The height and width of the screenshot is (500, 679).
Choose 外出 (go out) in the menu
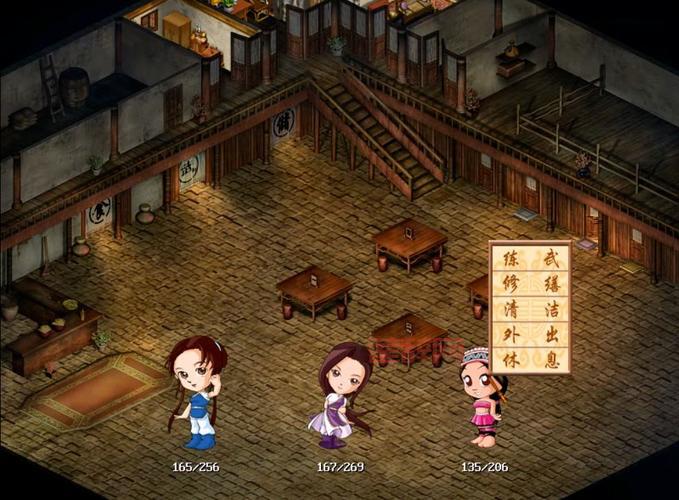click(530, 334)
